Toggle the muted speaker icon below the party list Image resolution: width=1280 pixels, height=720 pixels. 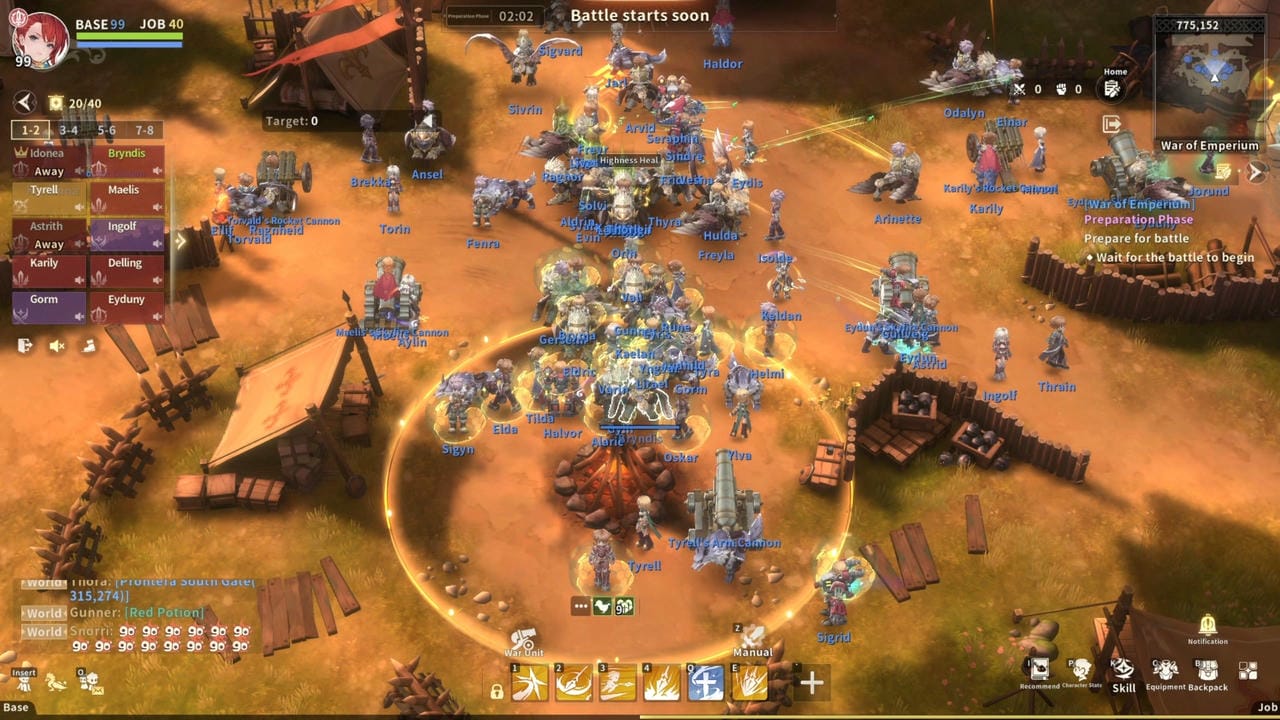(57, 345)
